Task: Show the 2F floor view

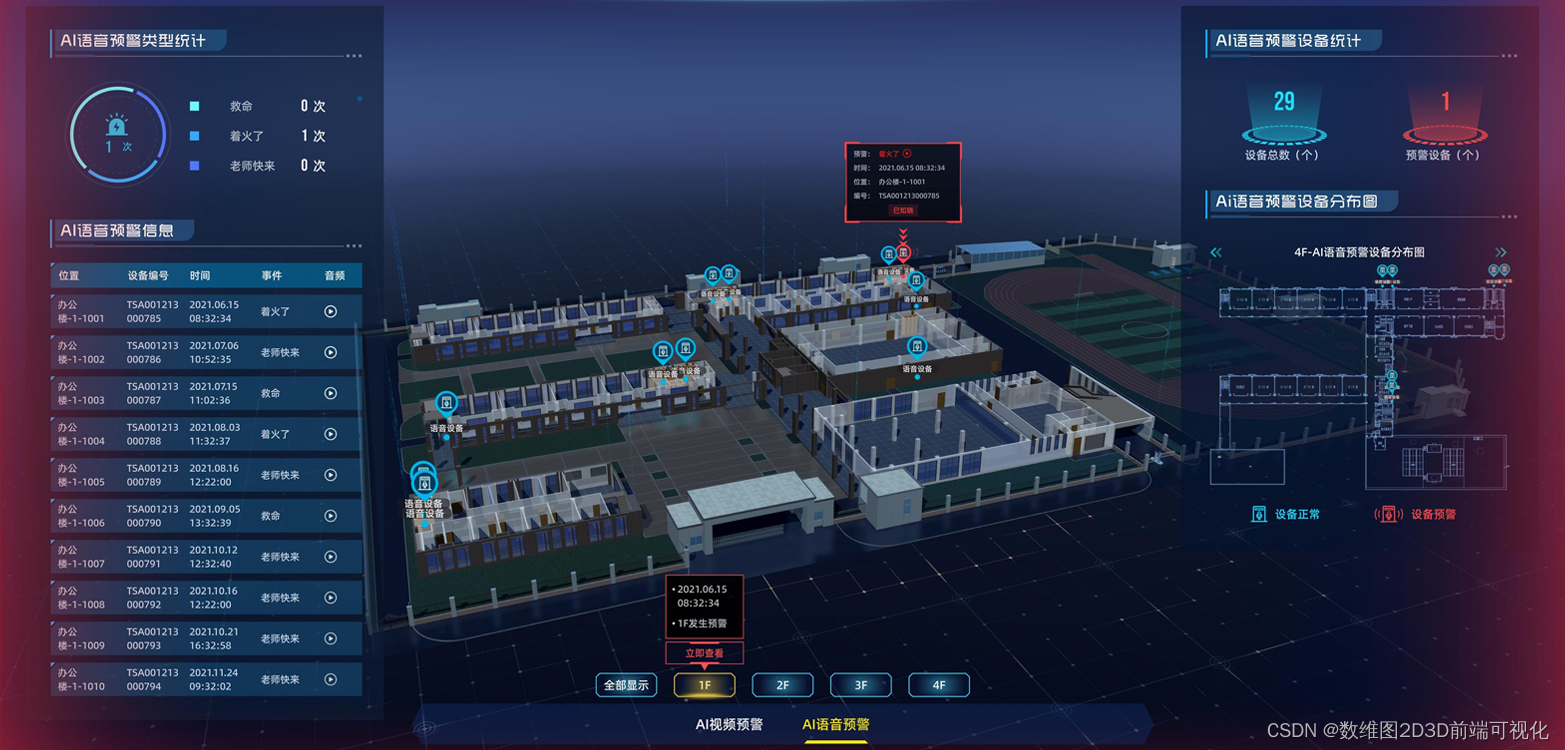Action: (783, 685)
